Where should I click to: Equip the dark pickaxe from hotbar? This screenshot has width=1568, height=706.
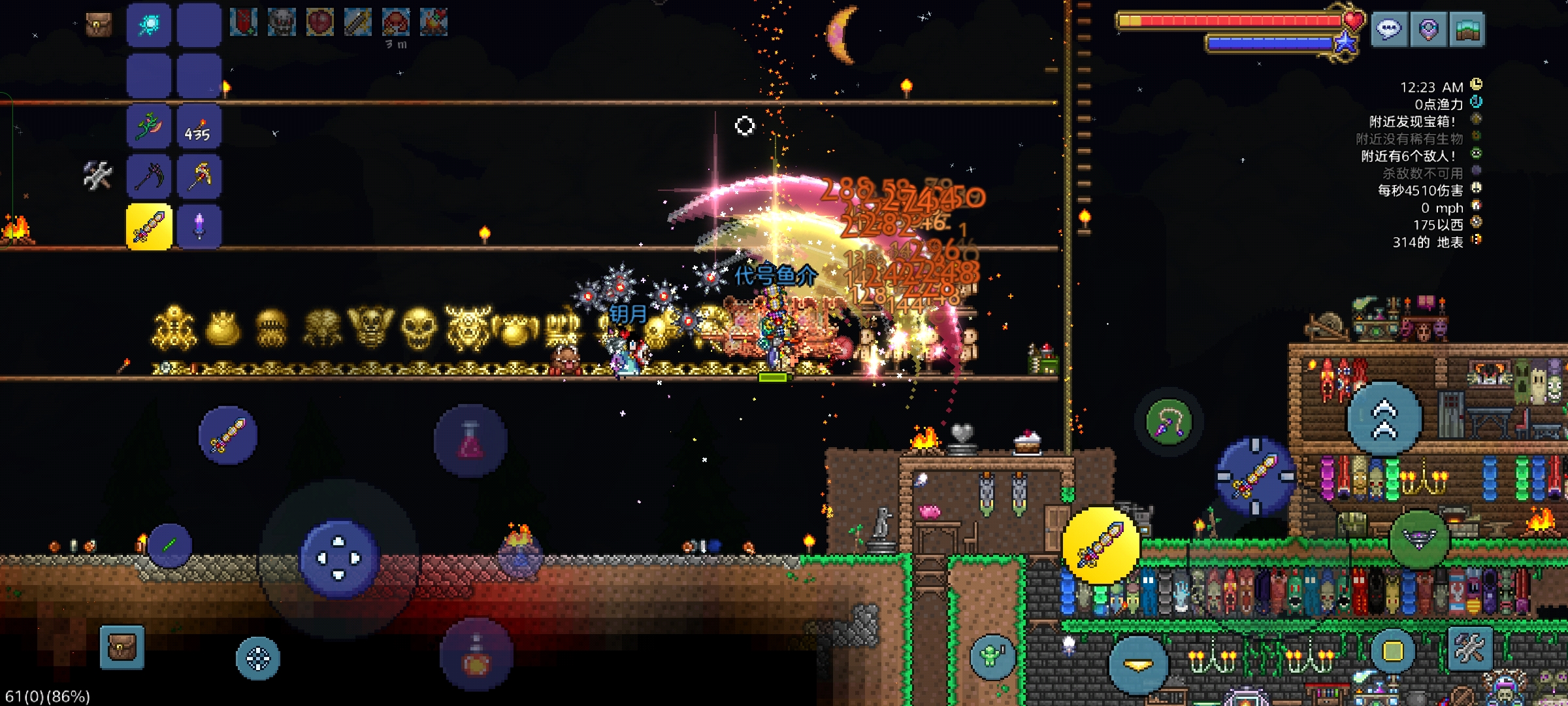click(149, 176)
